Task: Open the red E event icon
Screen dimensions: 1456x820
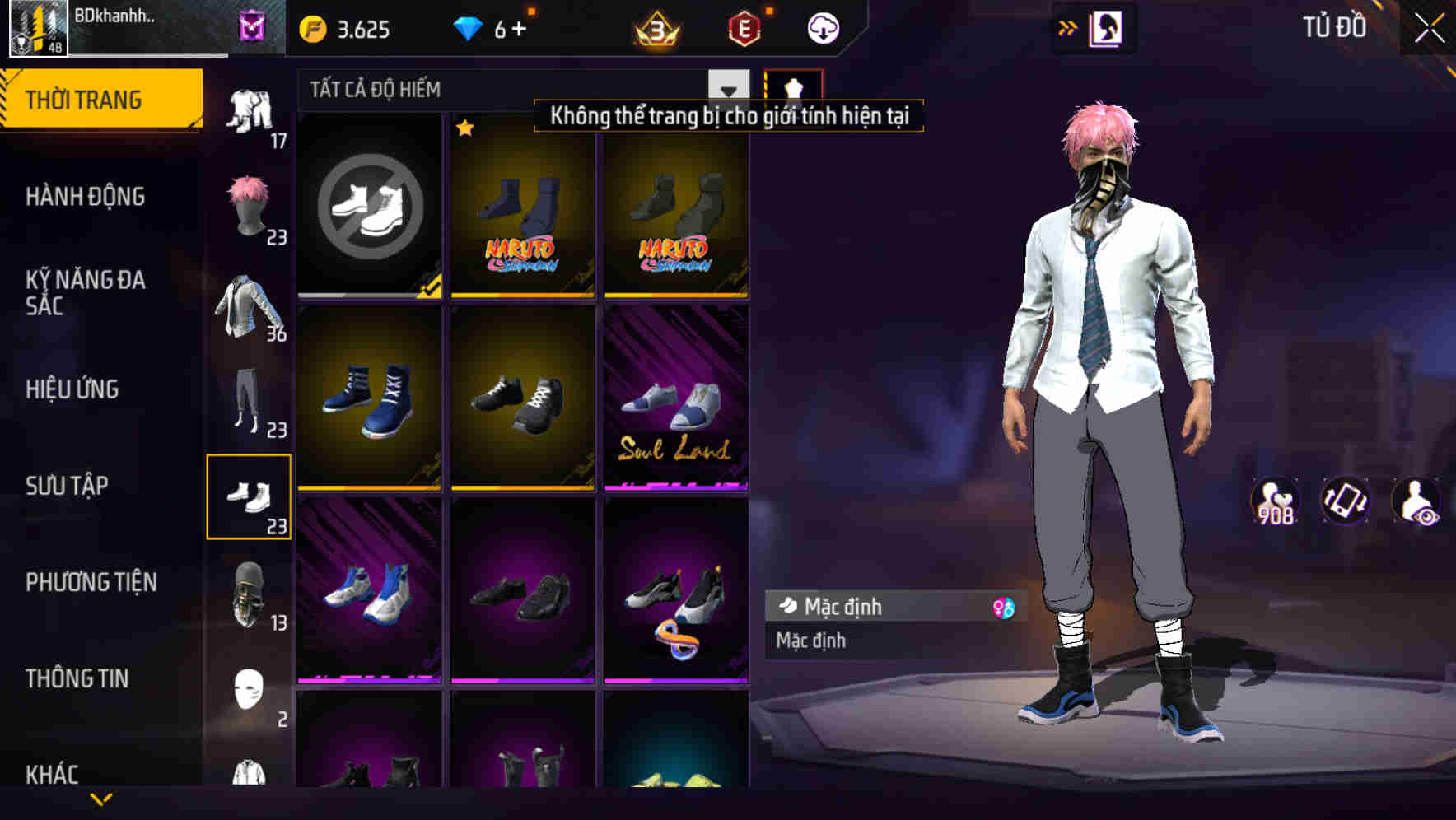Action: 744,29
